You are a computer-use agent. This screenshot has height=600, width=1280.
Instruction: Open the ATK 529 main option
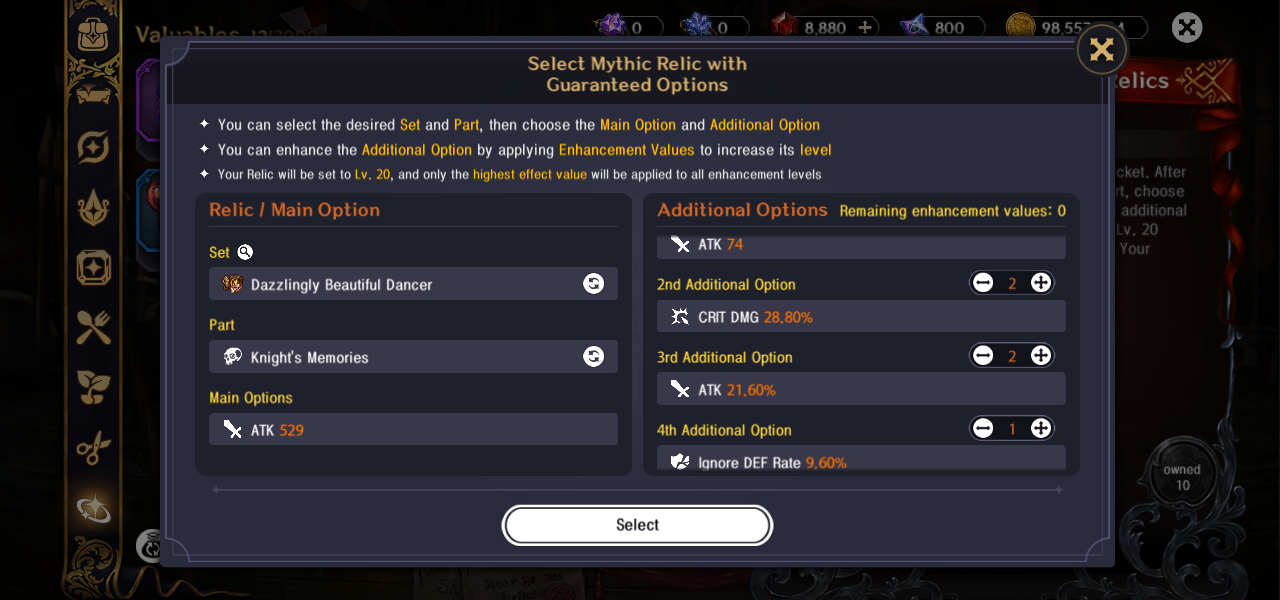pos(413,430)
